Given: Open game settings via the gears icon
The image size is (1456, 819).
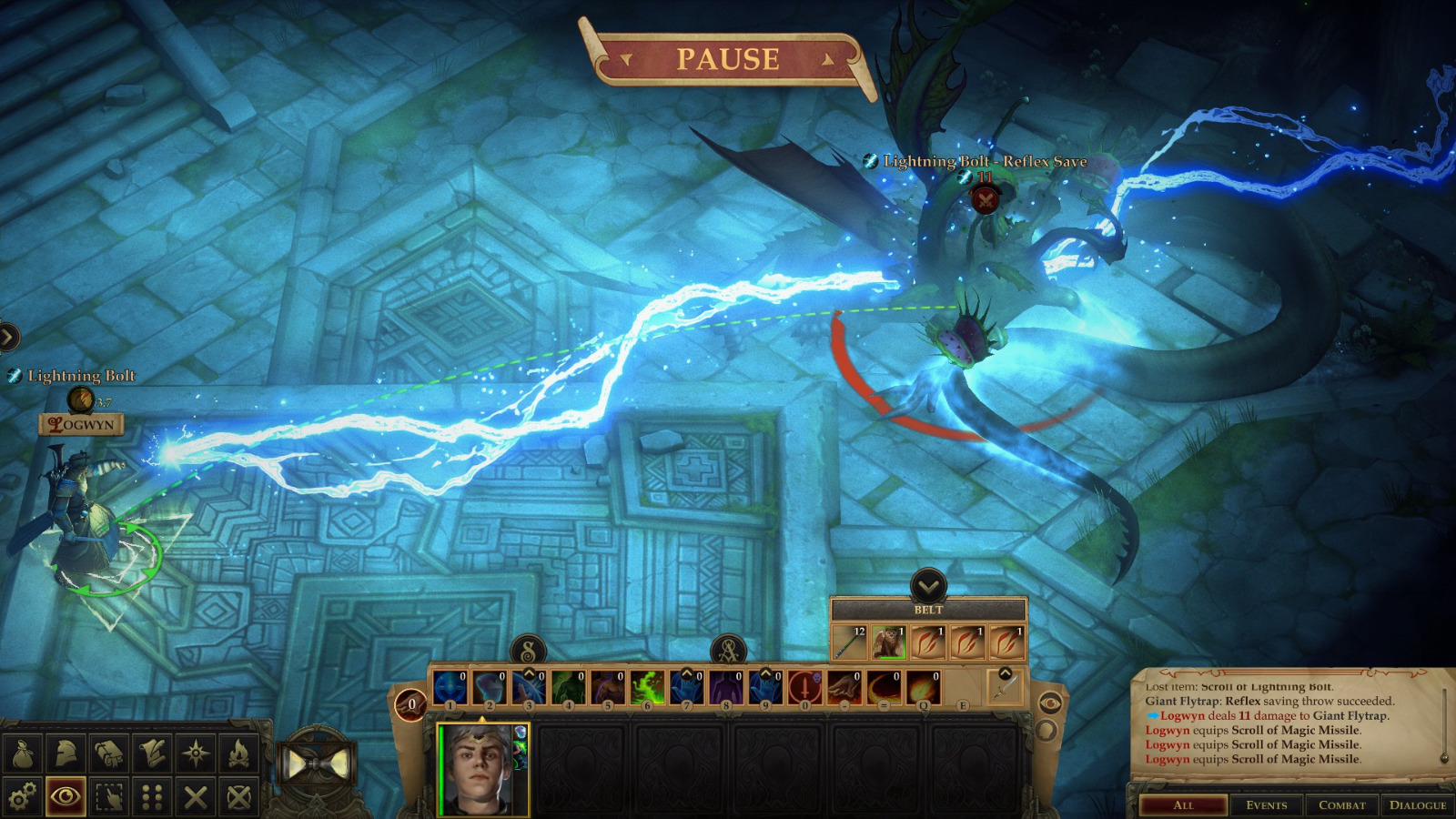Looking at the screenshot, I should 22,794.
